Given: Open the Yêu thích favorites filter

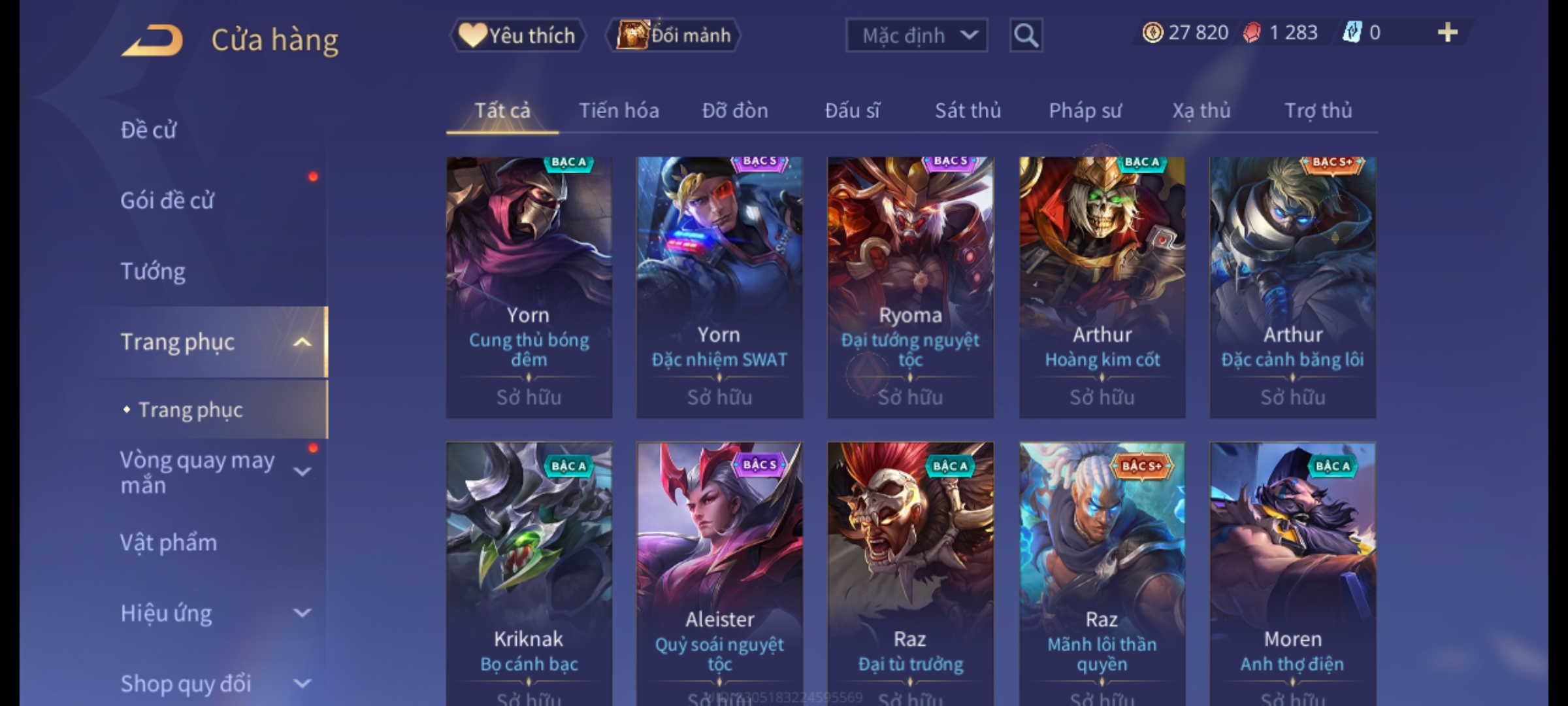Looking at the screenshot, I should 517,35.
